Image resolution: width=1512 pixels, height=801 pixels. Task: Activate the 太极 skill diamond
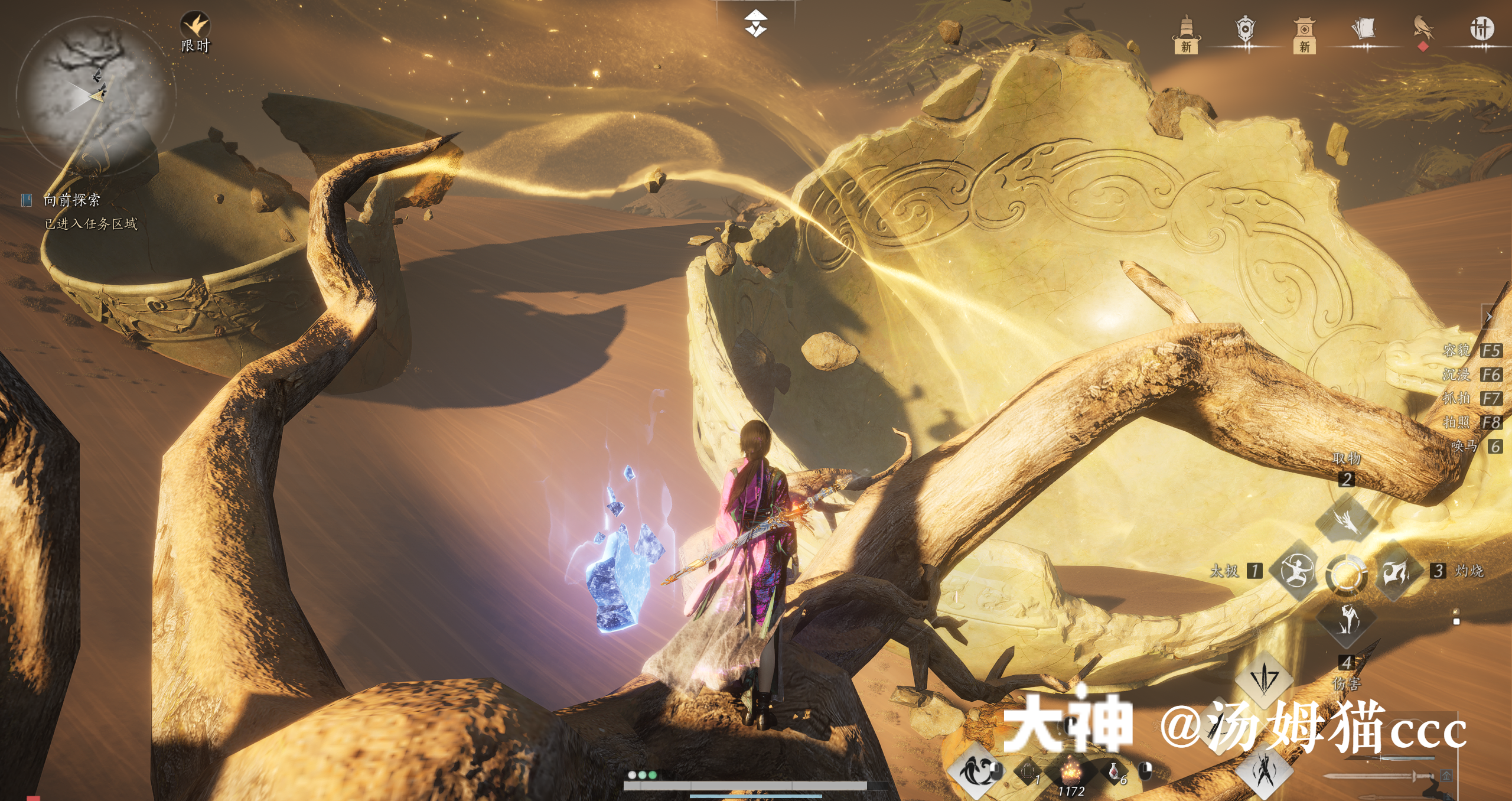(x=1297, y=571)
